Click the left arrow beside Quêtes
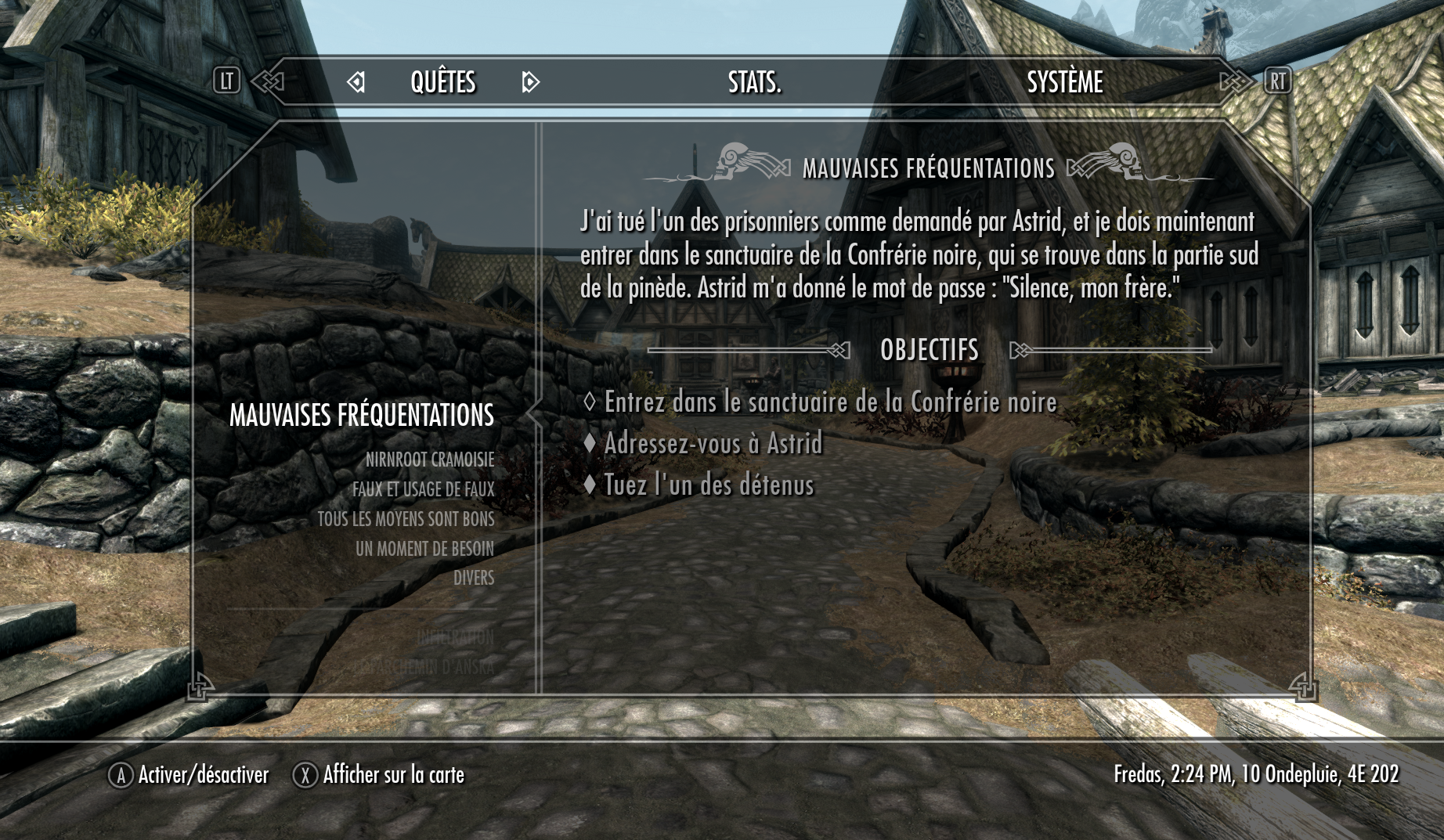Viewport: 1444px width, 840px height. [x=356, y=82]
